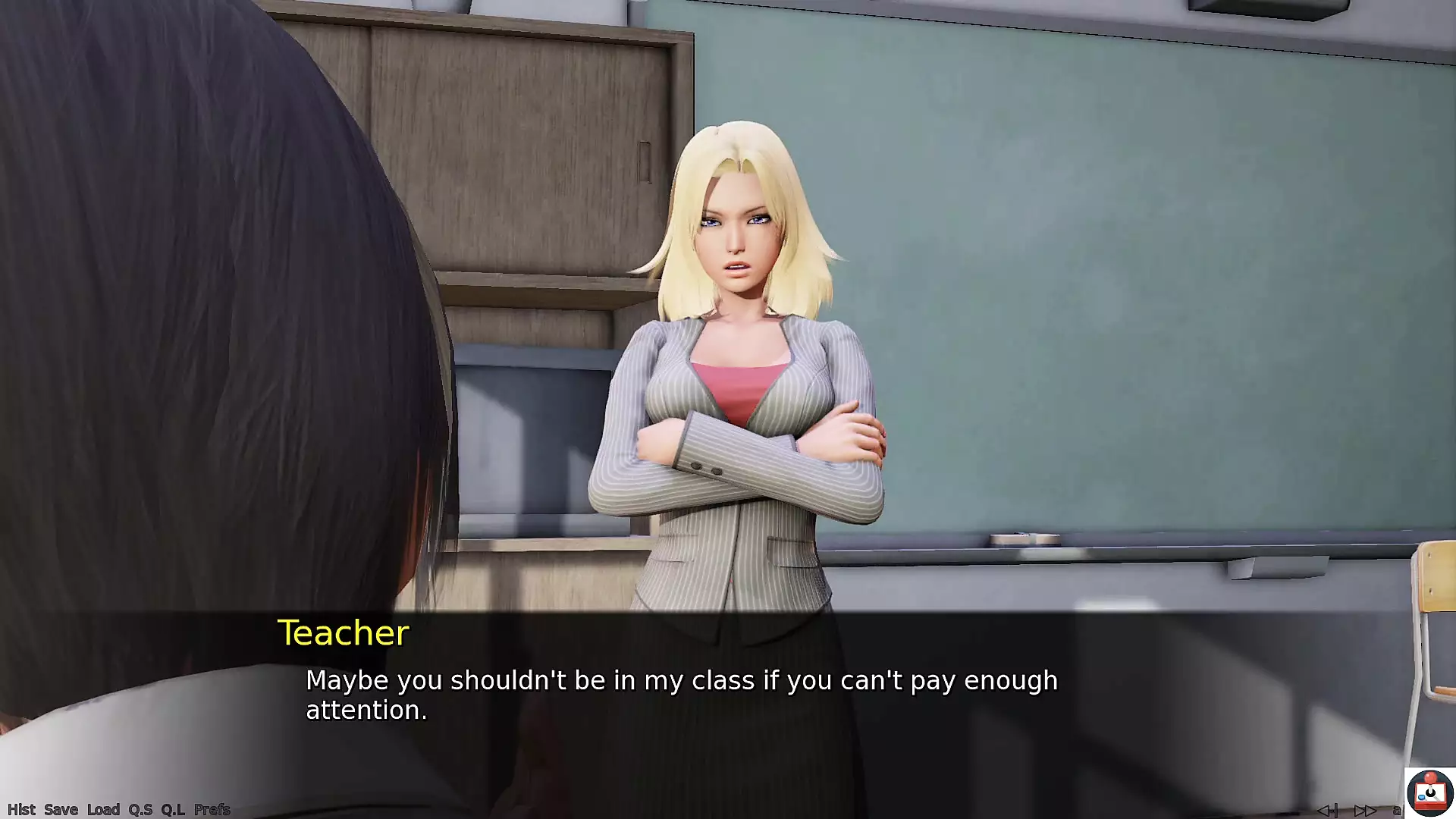The width and height of the screenshot is (1456, 819).
Task: Open the Load menu
Action: [x=103, y=809]
